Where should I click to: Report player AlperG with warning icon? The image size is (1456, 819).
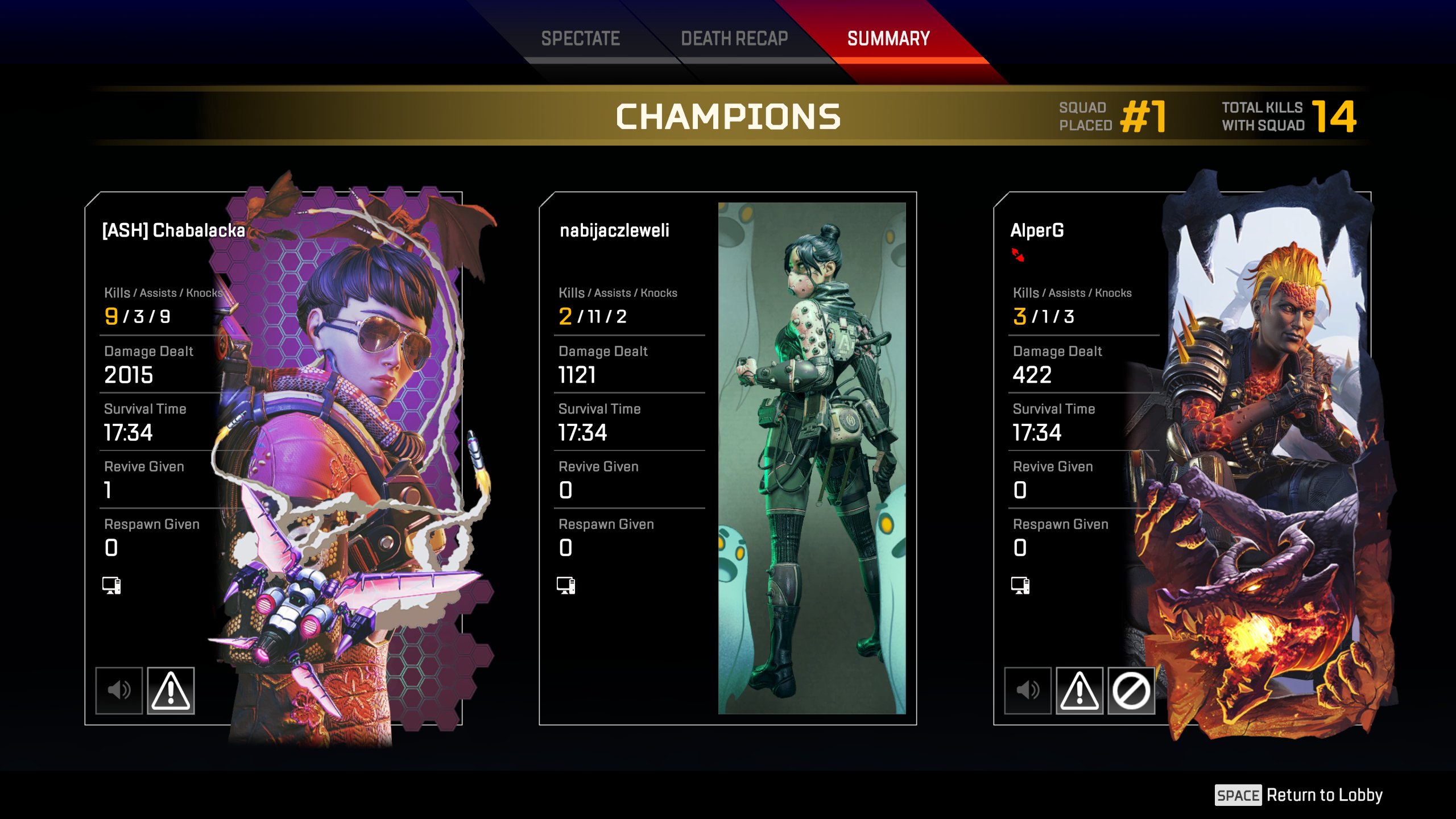coord(1079,690)
